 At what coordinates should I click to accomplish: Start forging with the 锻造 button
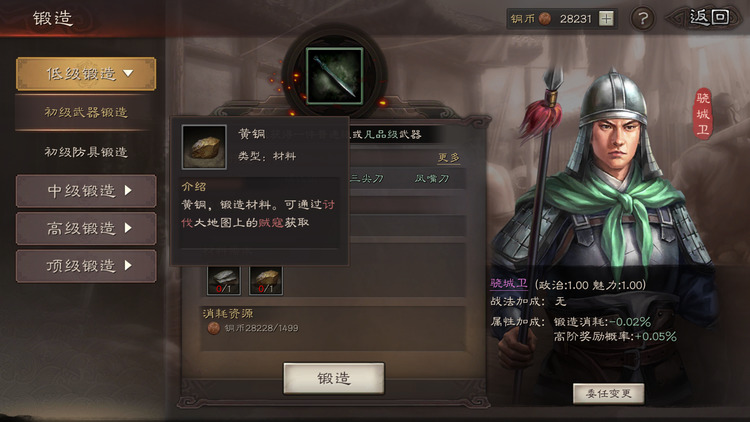[x=334, y=378]
